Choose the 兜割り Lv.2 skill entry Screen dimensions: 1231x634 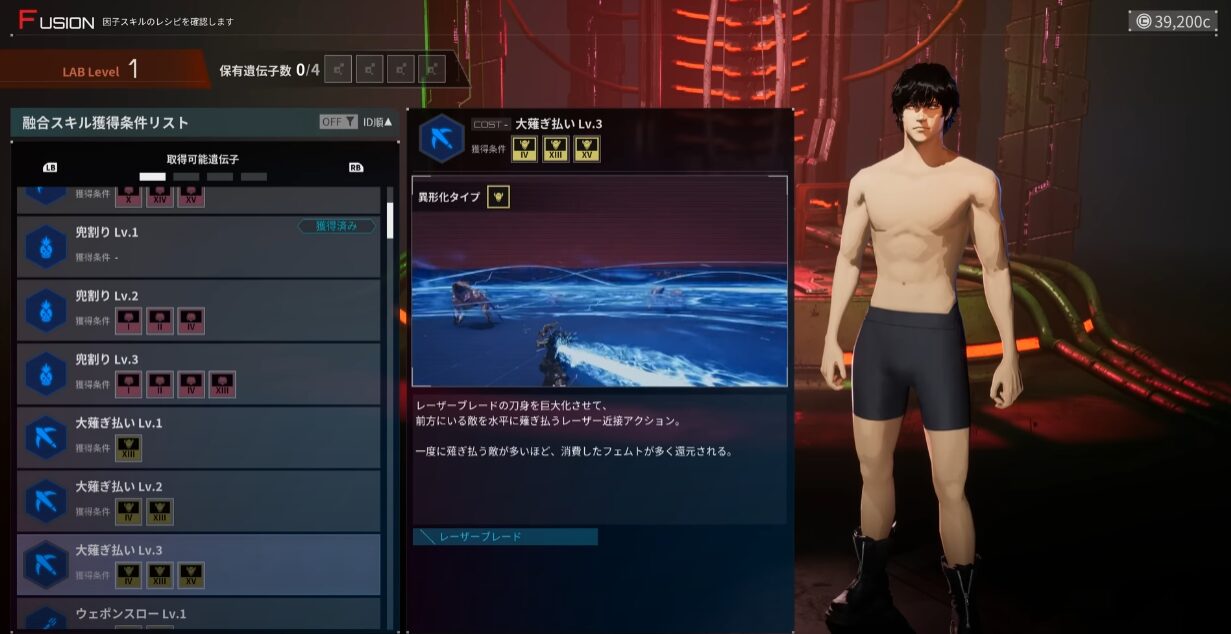198,310
